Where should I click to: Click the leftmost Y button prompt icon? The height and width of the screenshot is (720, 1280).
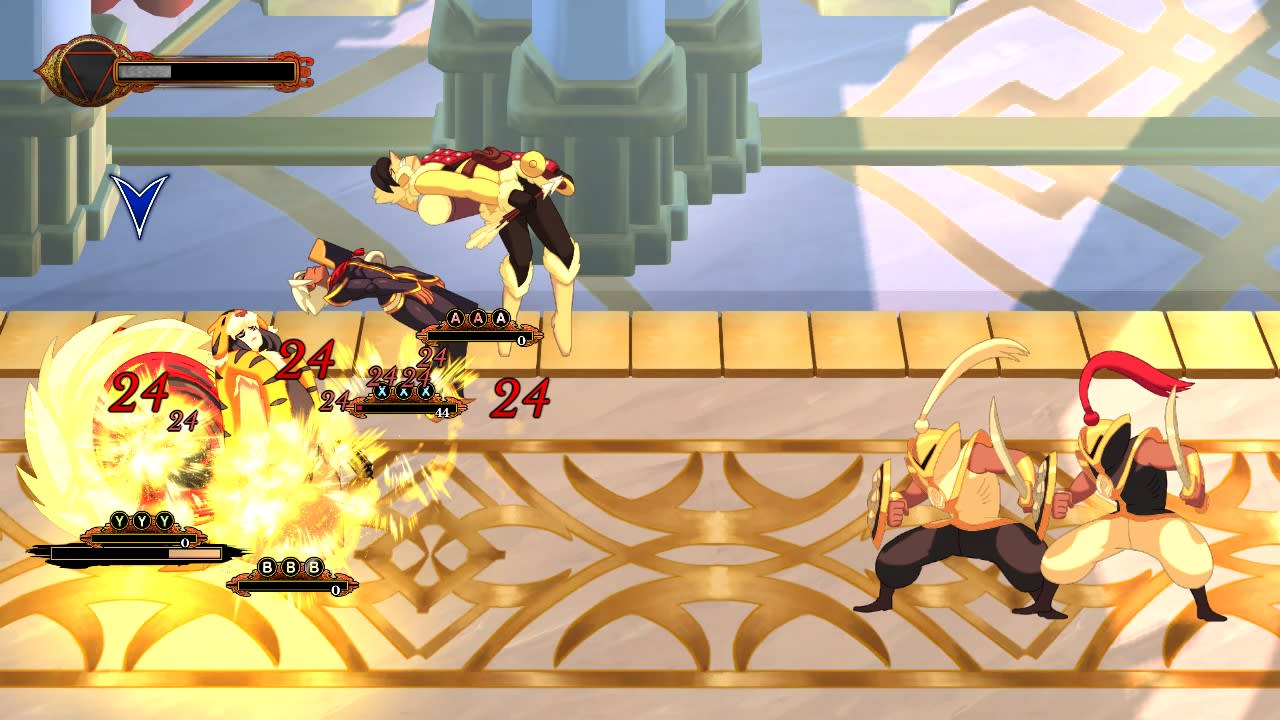pos(118,519)
